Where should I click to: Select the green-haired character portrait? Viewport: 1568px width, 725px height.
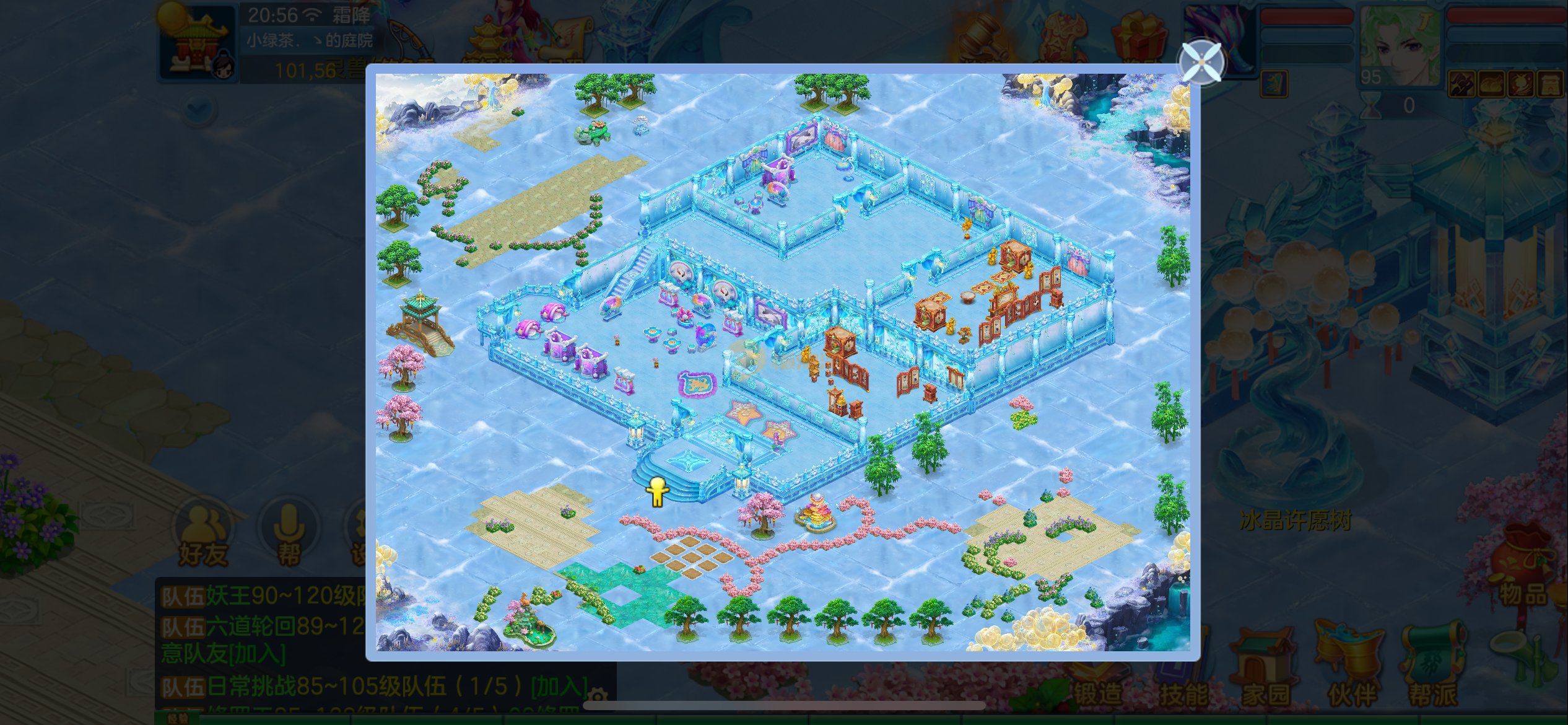[x=1401, y=45]
